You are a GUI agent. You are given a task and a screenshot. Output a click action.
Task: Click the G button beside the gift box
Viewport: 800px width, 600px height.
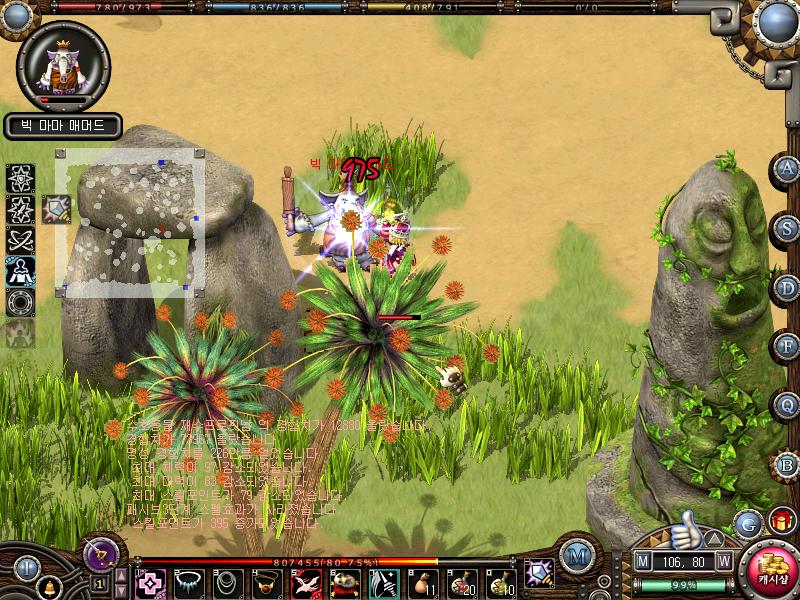747,523
